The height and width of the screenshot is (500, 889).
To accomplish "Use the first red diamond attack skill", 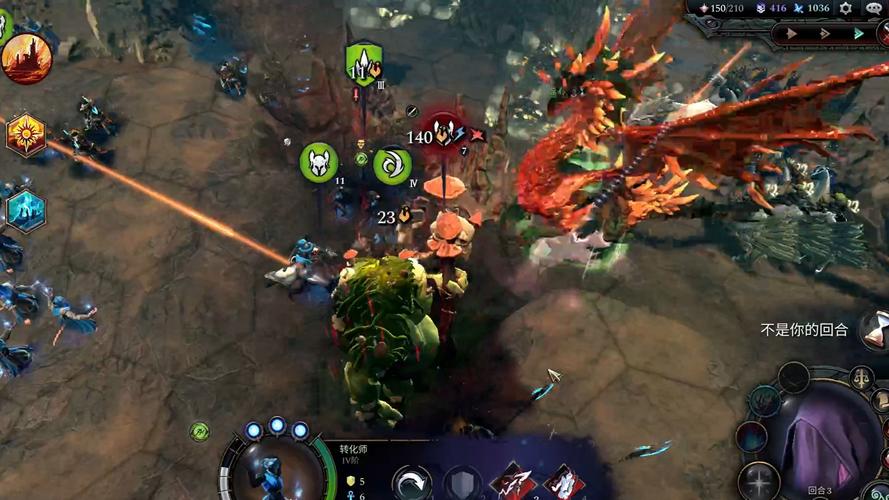I will [x=512, y=482].
